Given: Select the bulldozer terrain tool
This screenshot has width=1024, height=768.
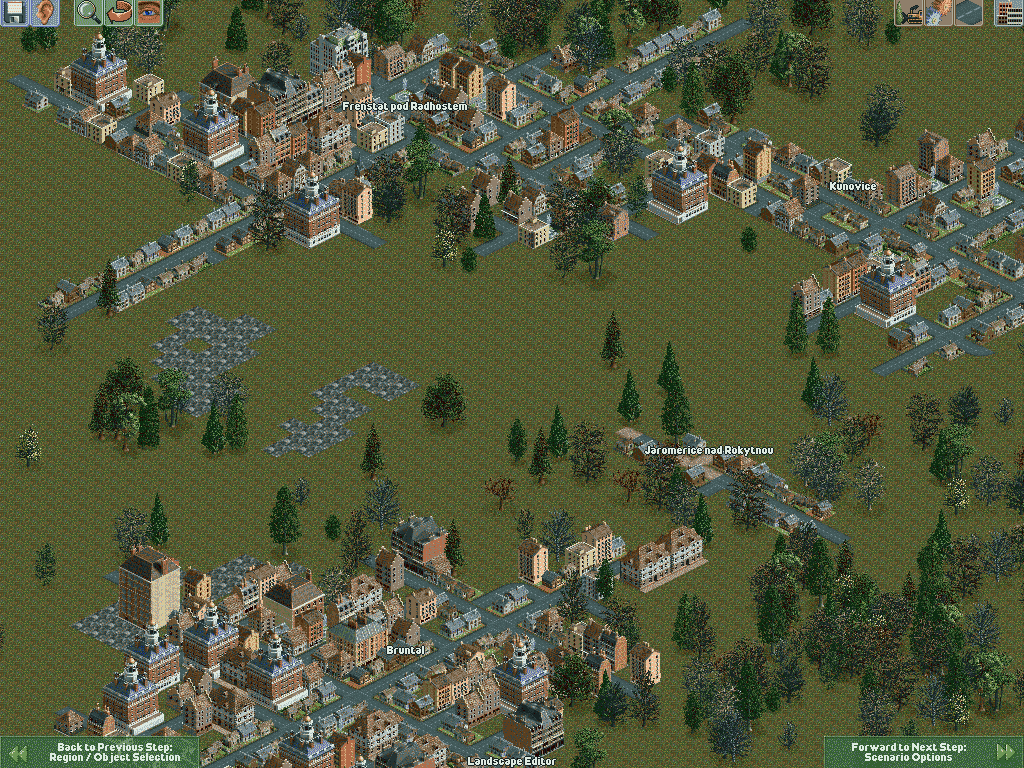Looking at the screenshot, I should point(909,13).
